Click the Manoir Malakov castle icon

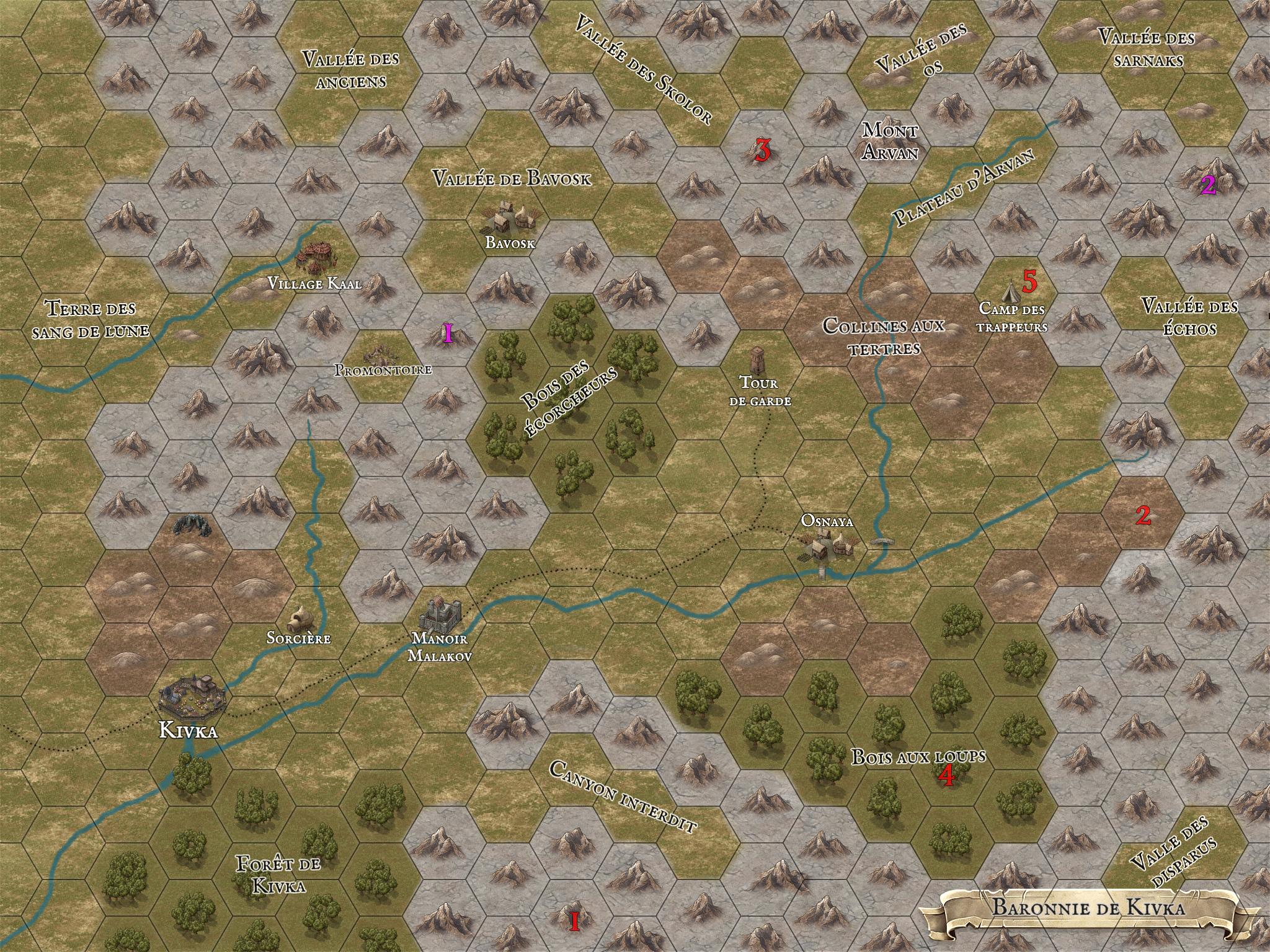coord(442,613)
